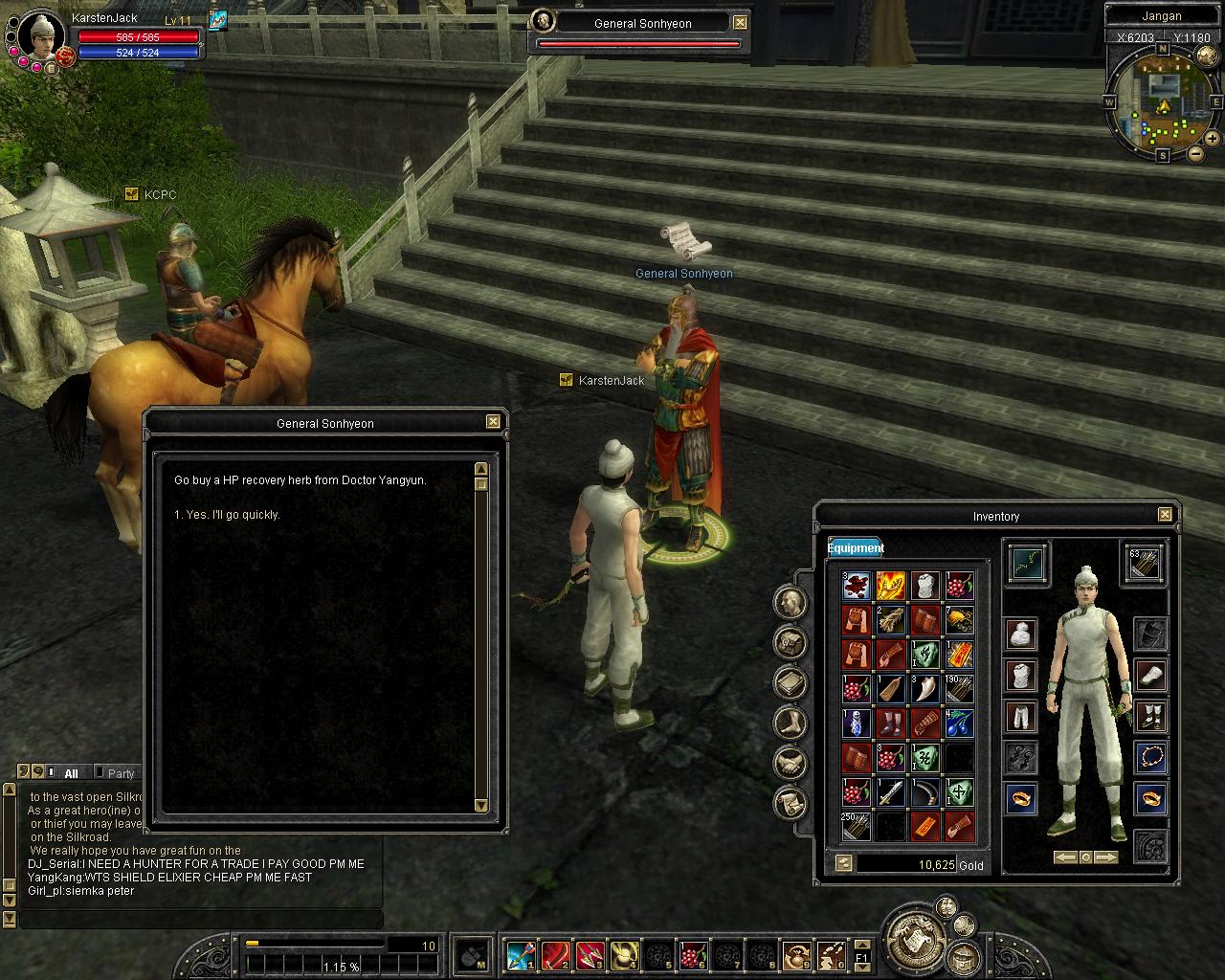Click the face portrait side button

coord(791,602)
